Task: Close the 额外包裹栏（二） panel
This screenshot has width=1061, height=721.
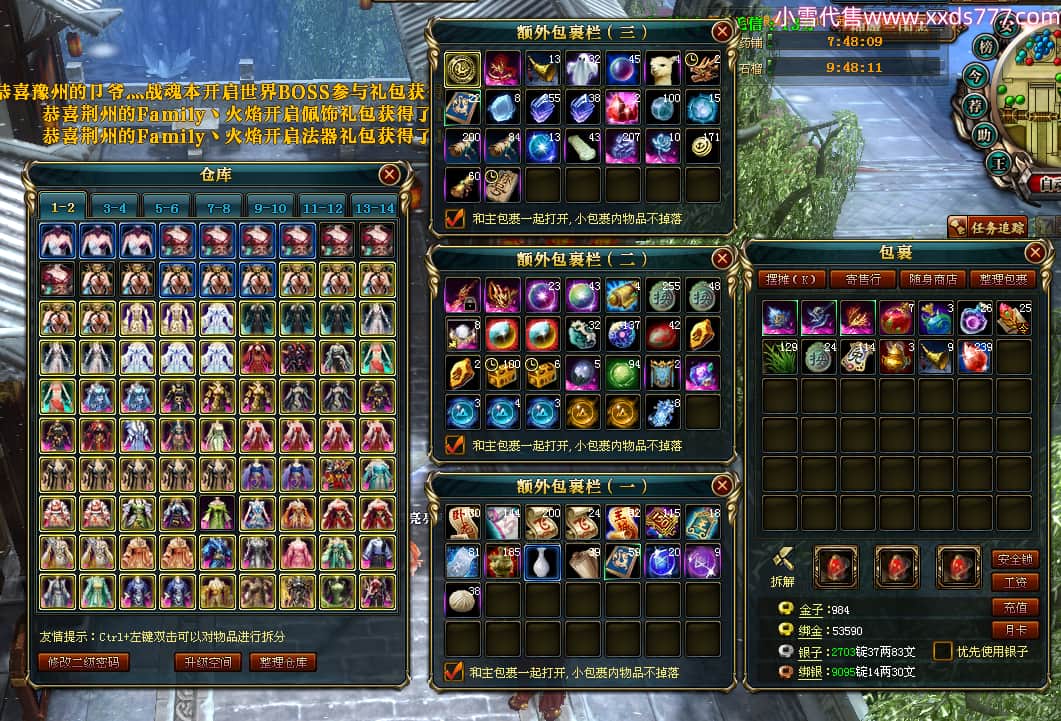Action: 722,259
